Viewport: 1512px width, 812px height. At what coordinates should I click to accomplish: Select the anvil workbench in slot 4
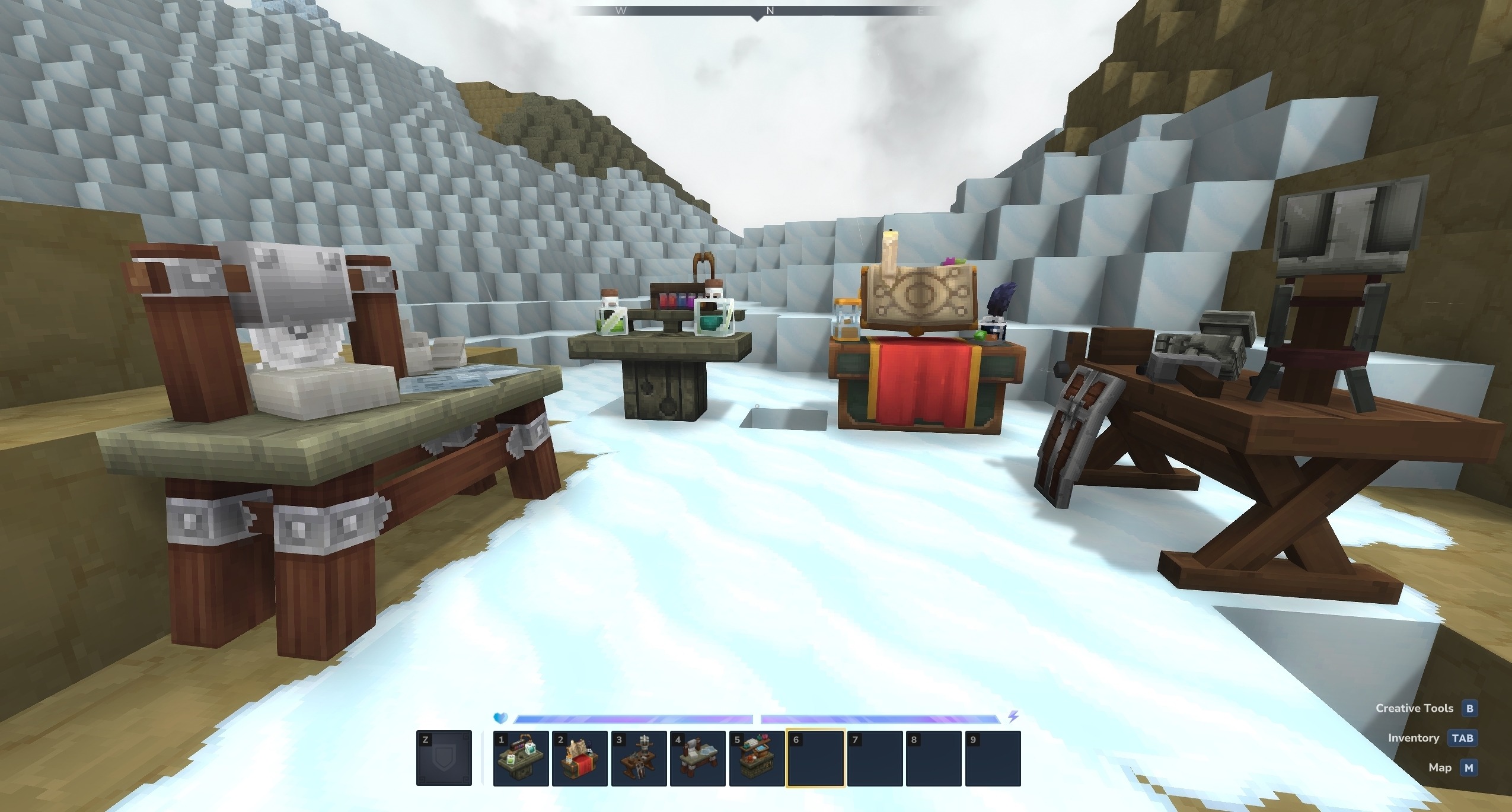coord(697,759)
